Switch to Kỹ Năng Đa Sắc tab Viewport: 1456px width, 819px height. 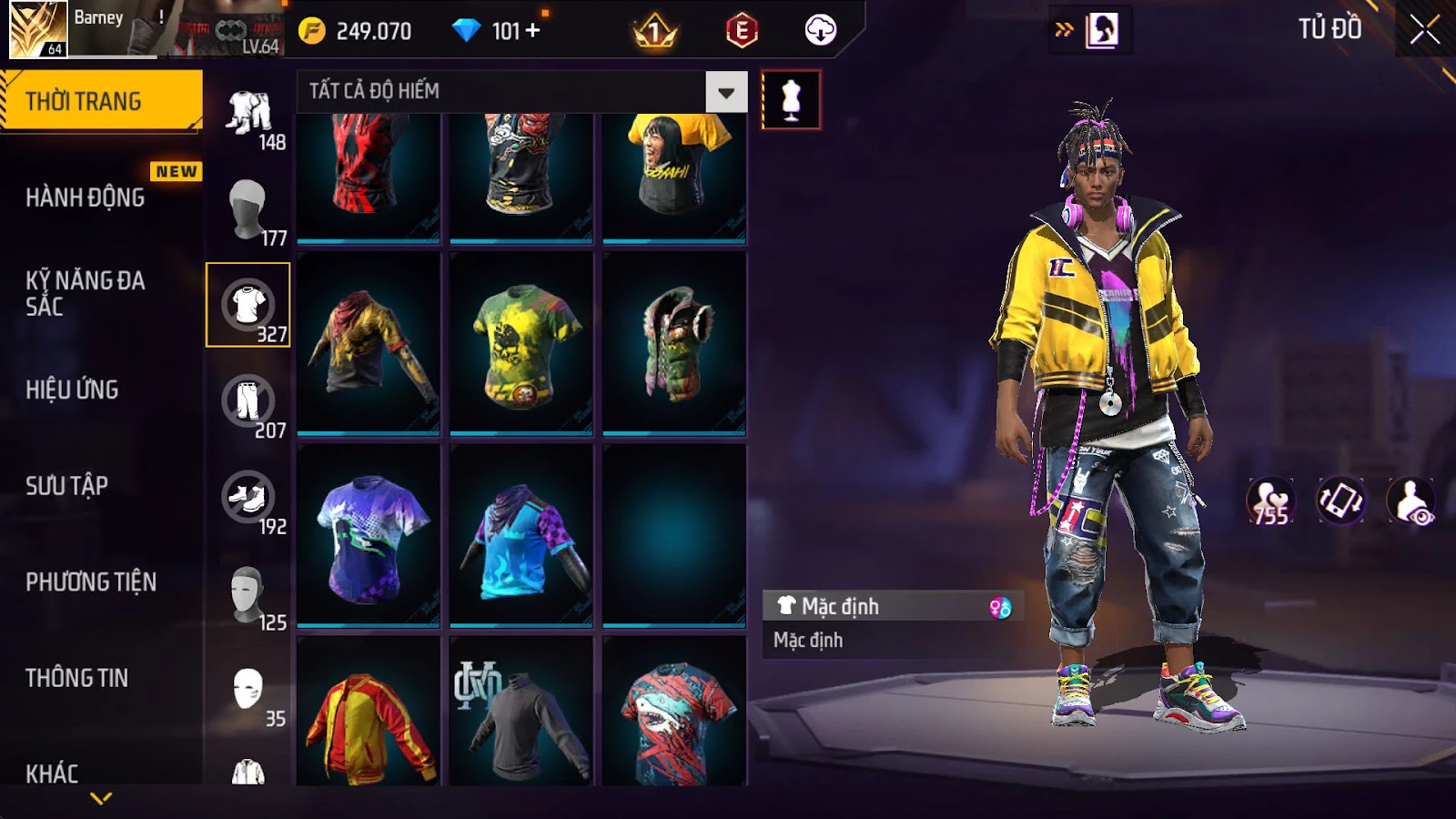(85, 293)
